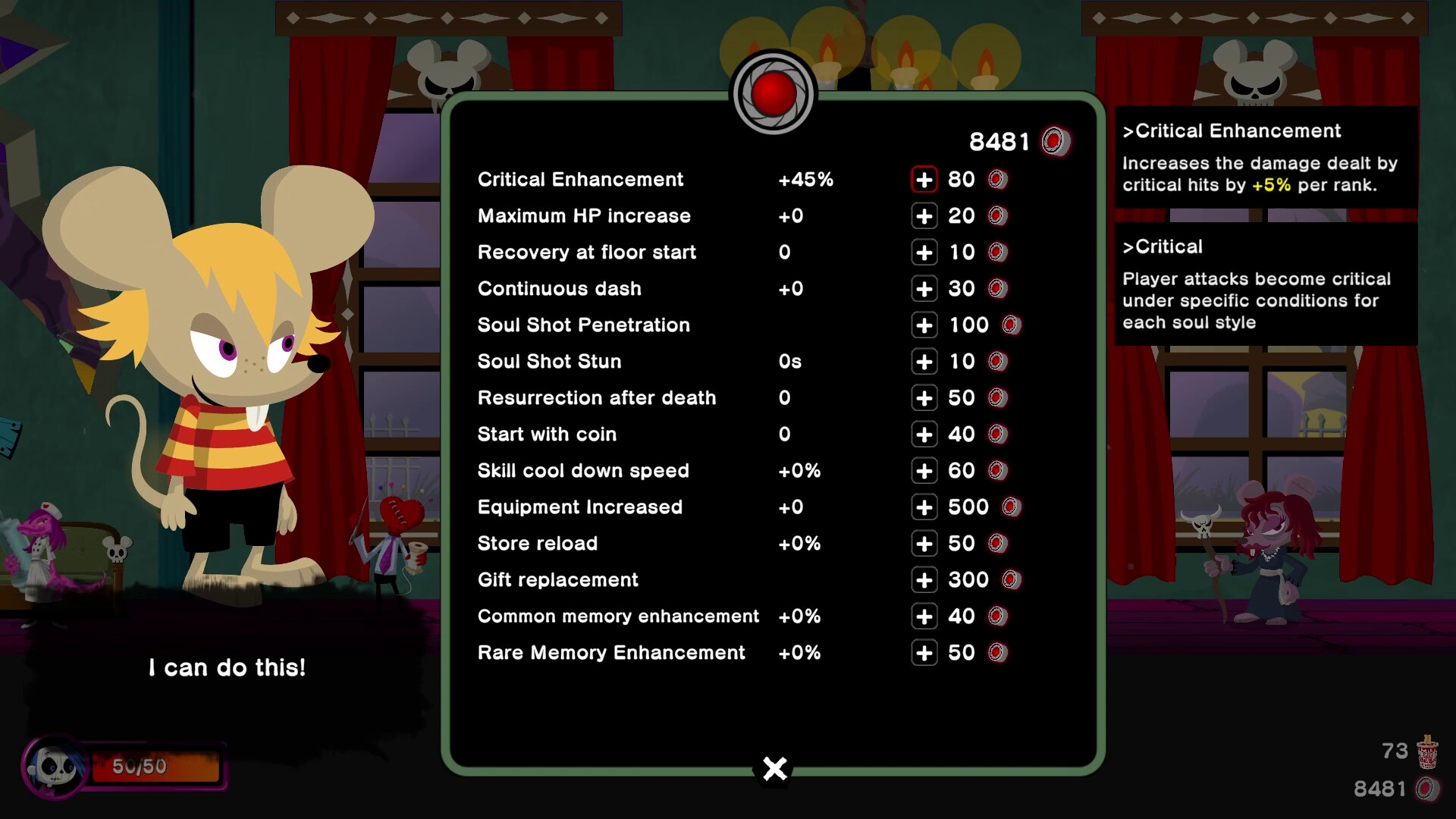Click the plus beside Rare Memory Enhancement
This screenshot has width=1456, height=819.
pyautogui.click(x=924, y=652)
